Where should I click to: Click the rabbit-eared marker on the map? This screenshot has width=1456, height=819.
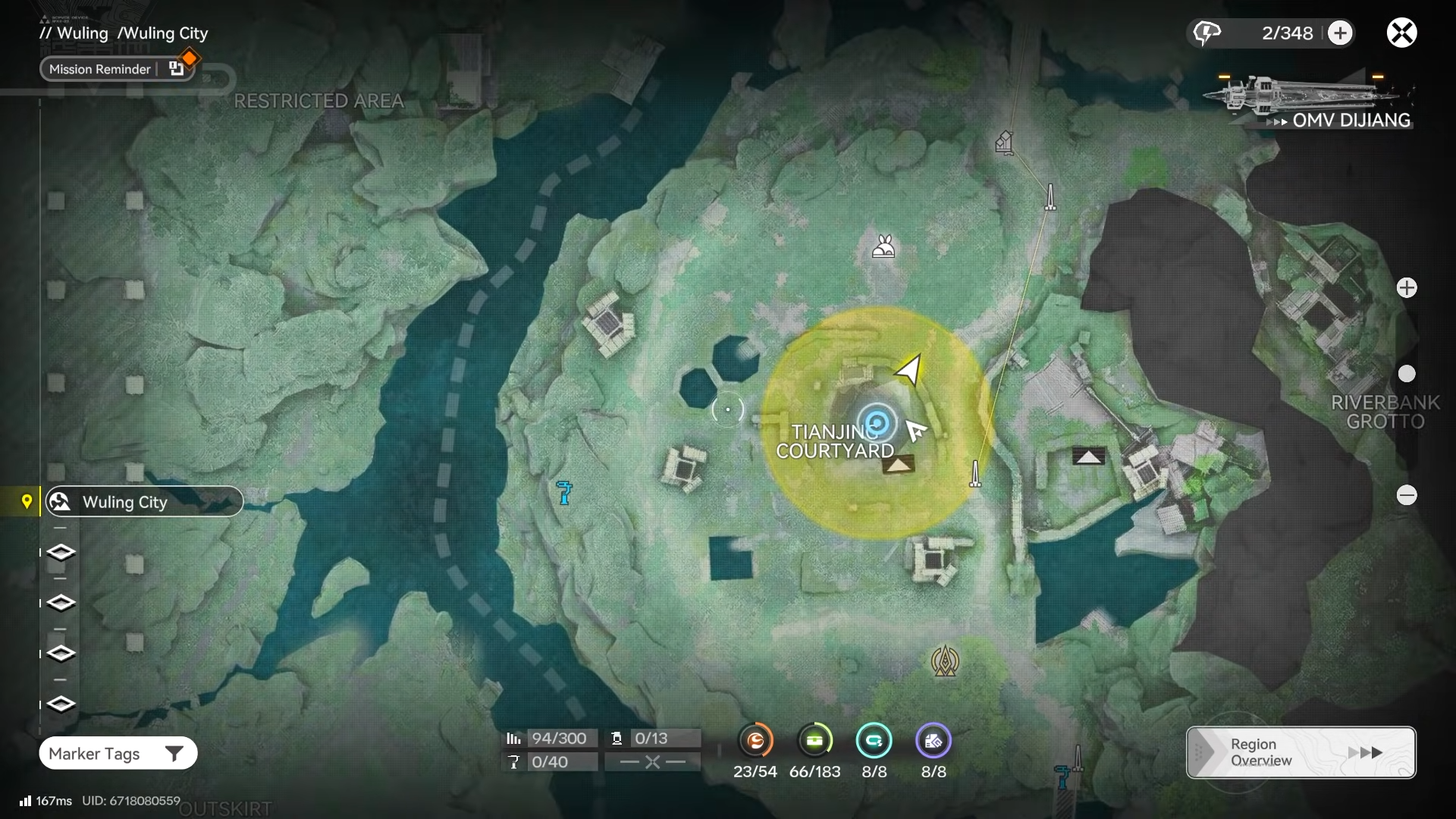[883, 246]
